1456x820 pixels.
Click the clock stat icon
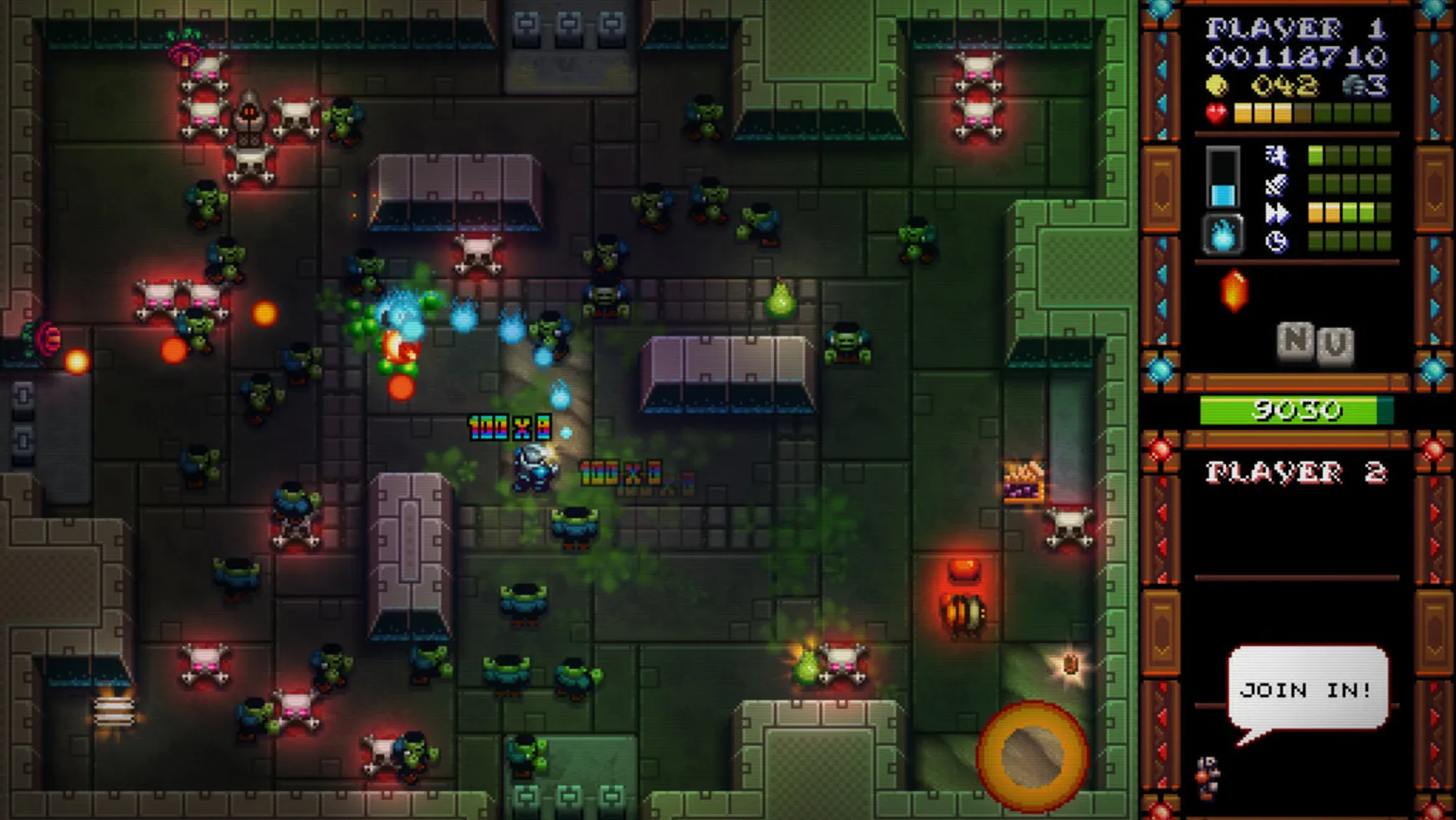pos(1276,243)
